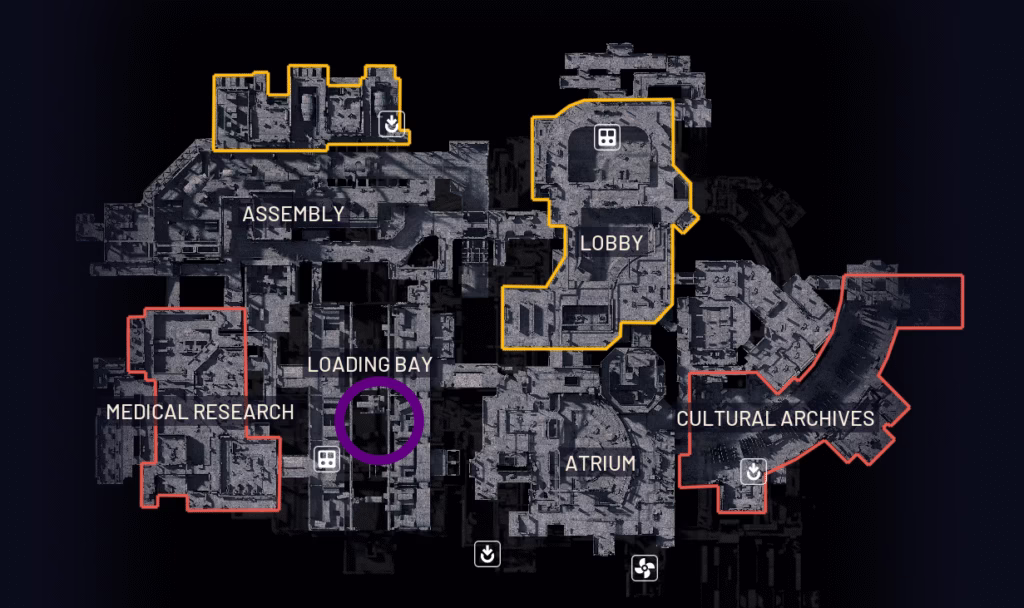Select the Loading Bay label
This screenshot has width=1024, height=608.
369,364
